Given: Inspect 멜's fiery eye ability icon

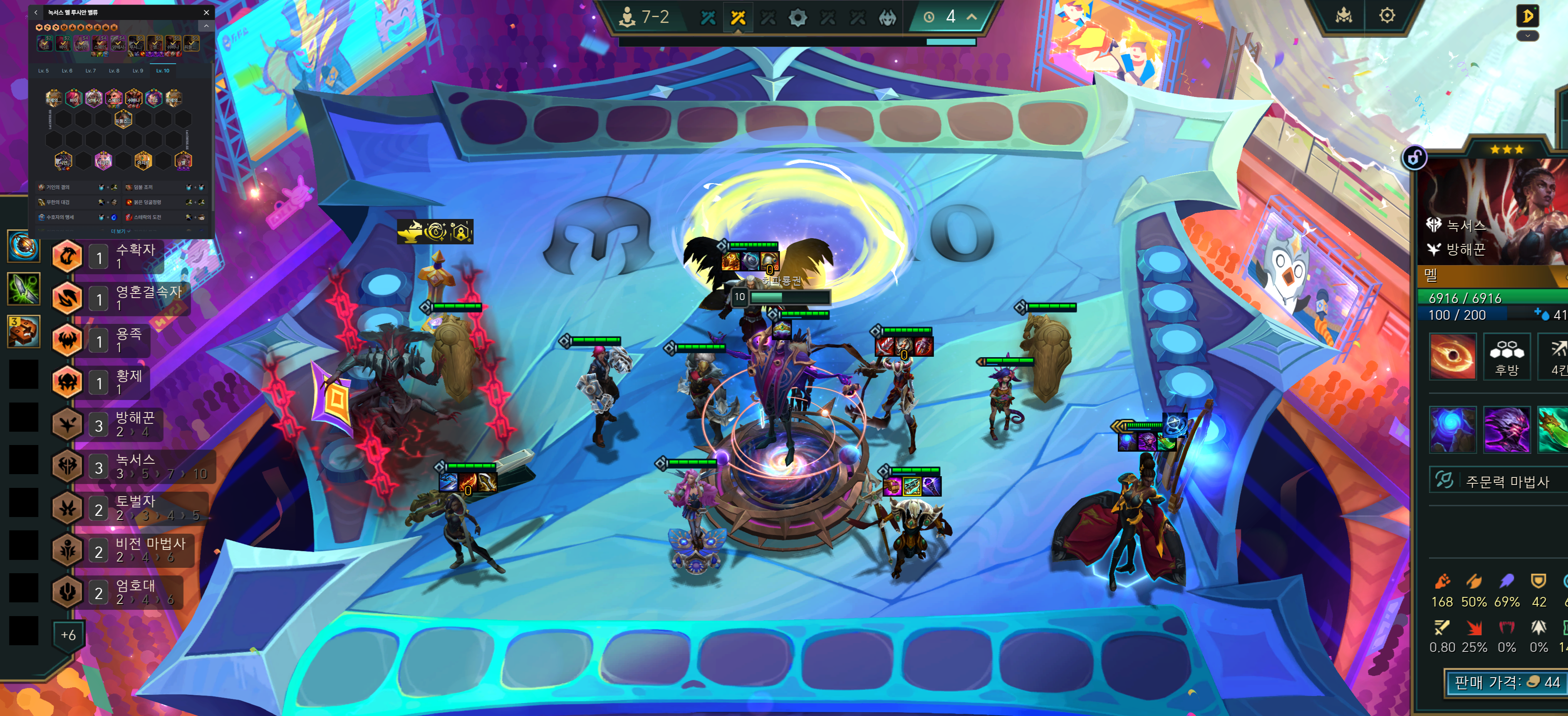Looking at the screenshot, I should point(1452,357).
